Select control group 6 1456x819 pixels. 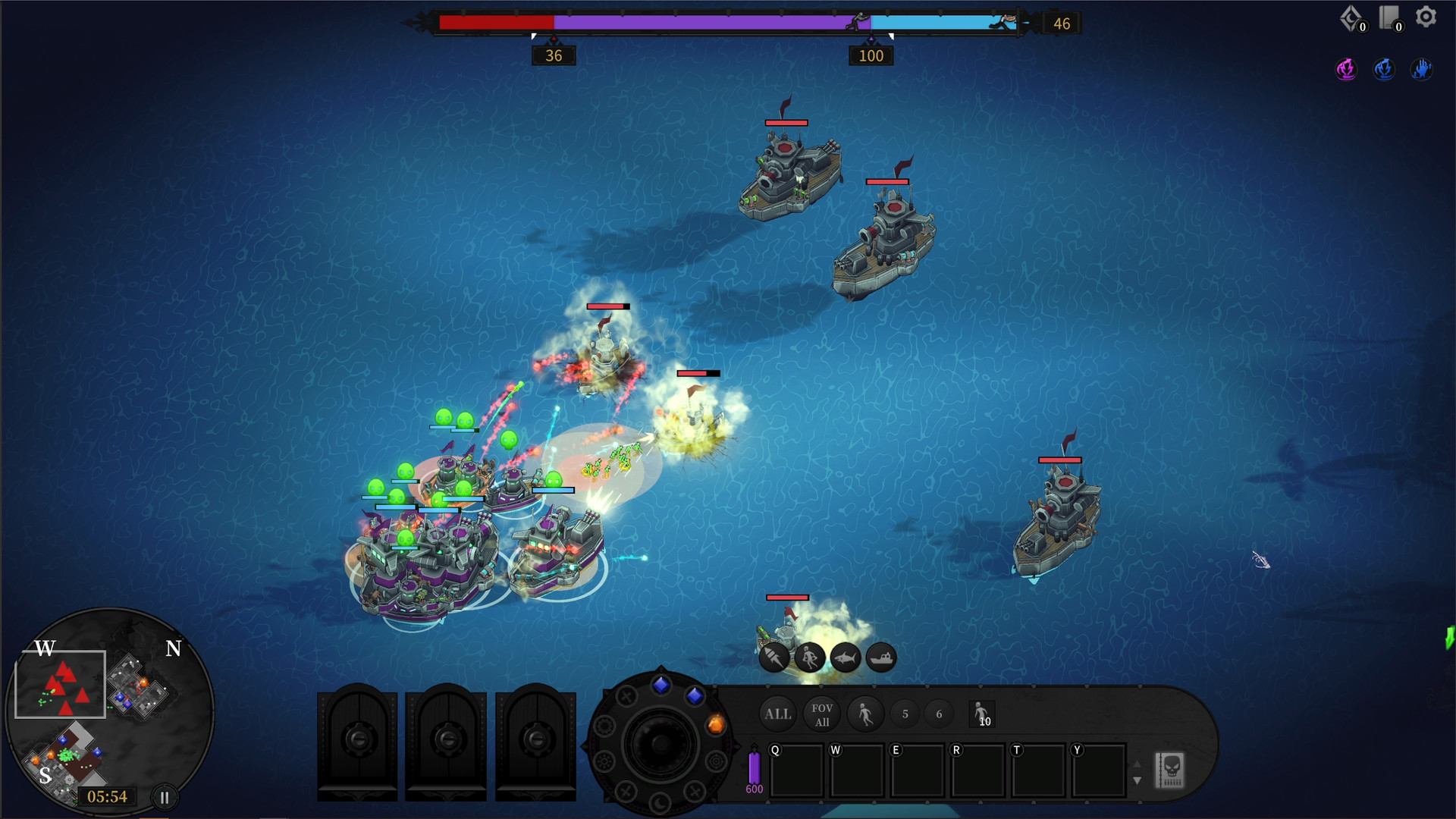939,714
